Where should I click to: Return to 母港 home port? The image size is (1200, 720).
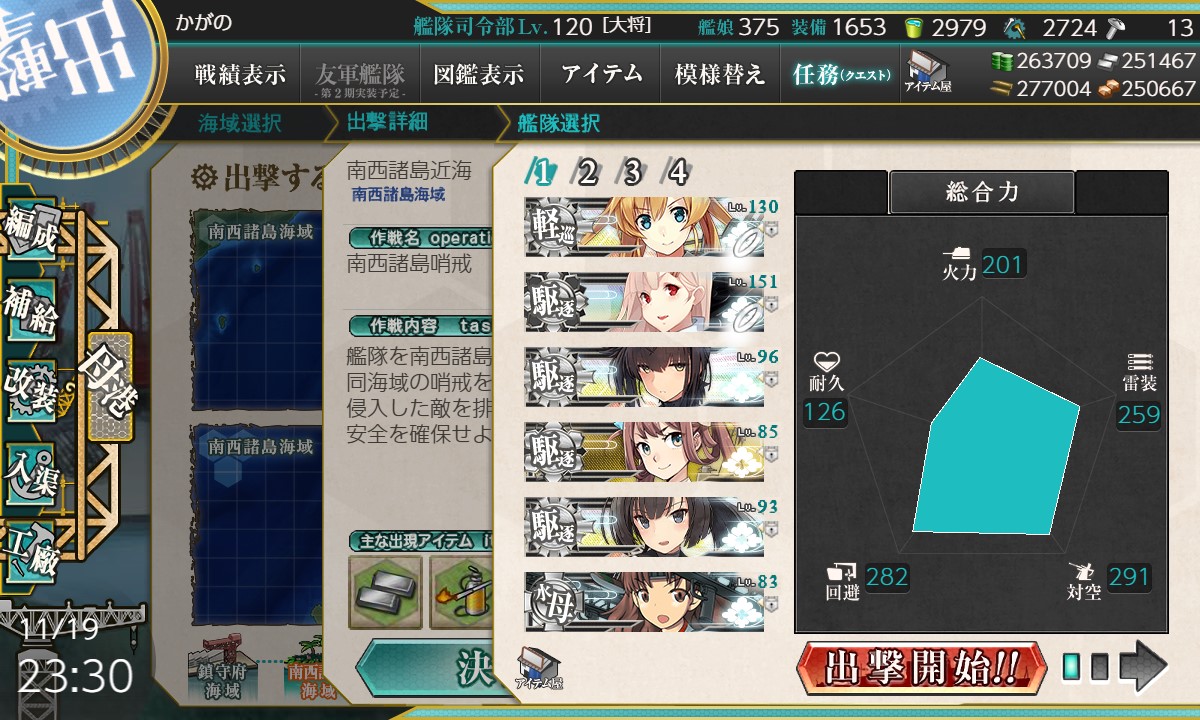[109, 387]
